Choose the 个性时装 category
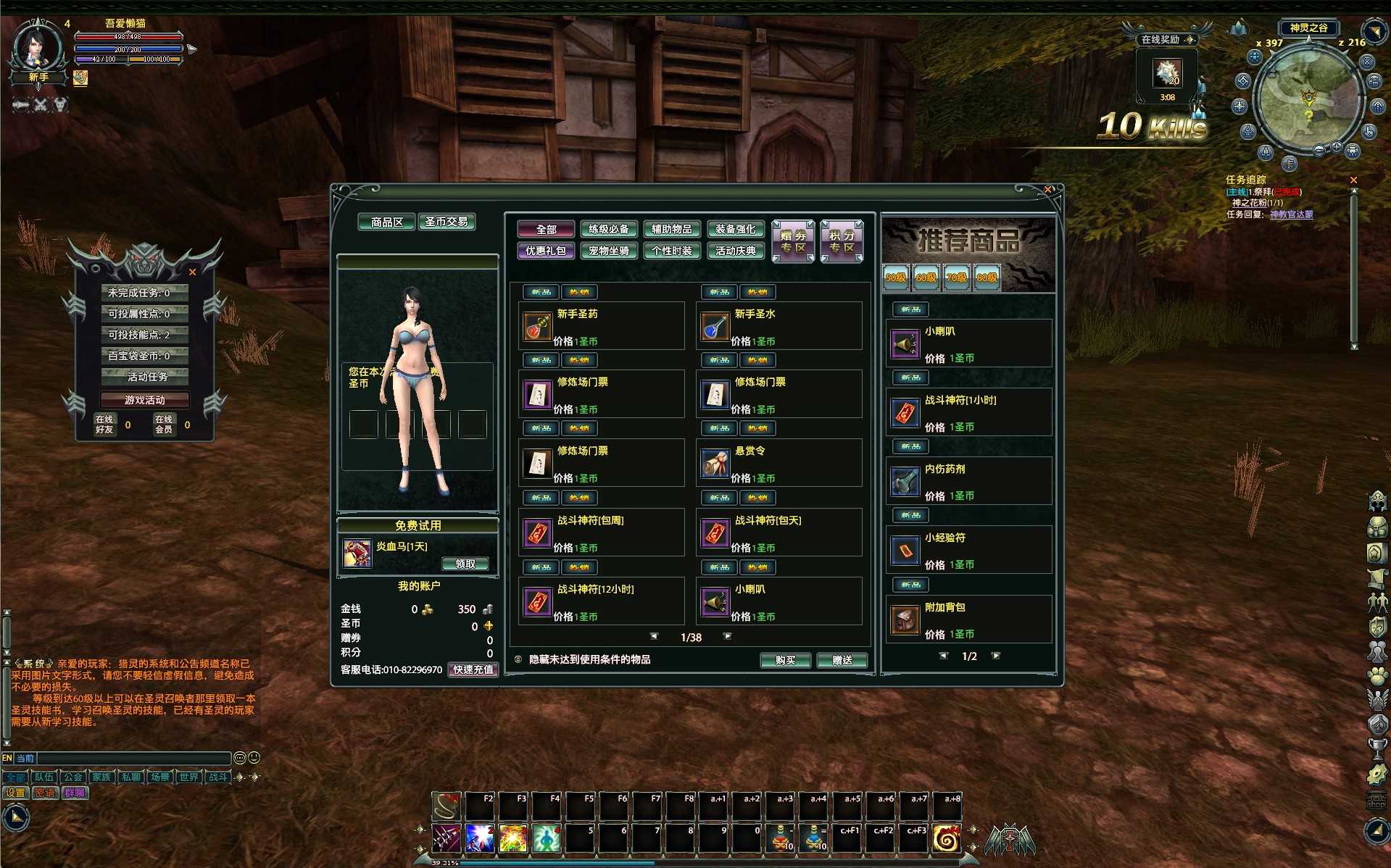 (x=672, y=251)
